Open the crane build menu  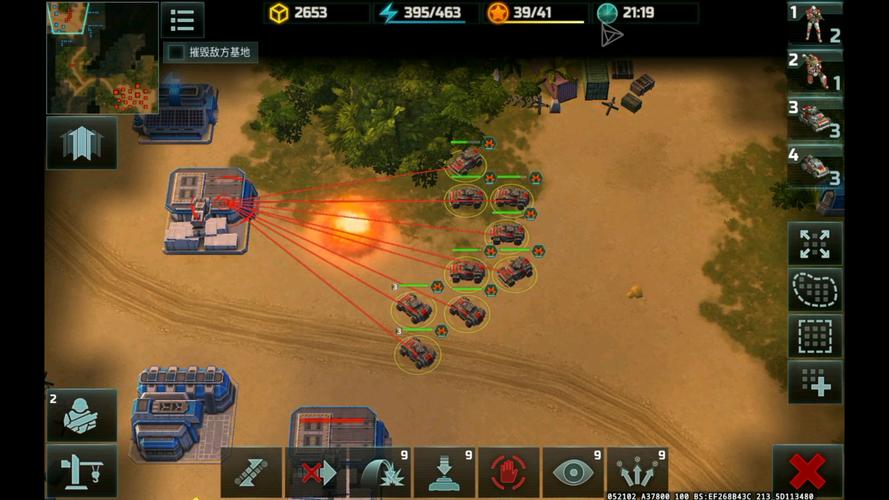[81, 470]
